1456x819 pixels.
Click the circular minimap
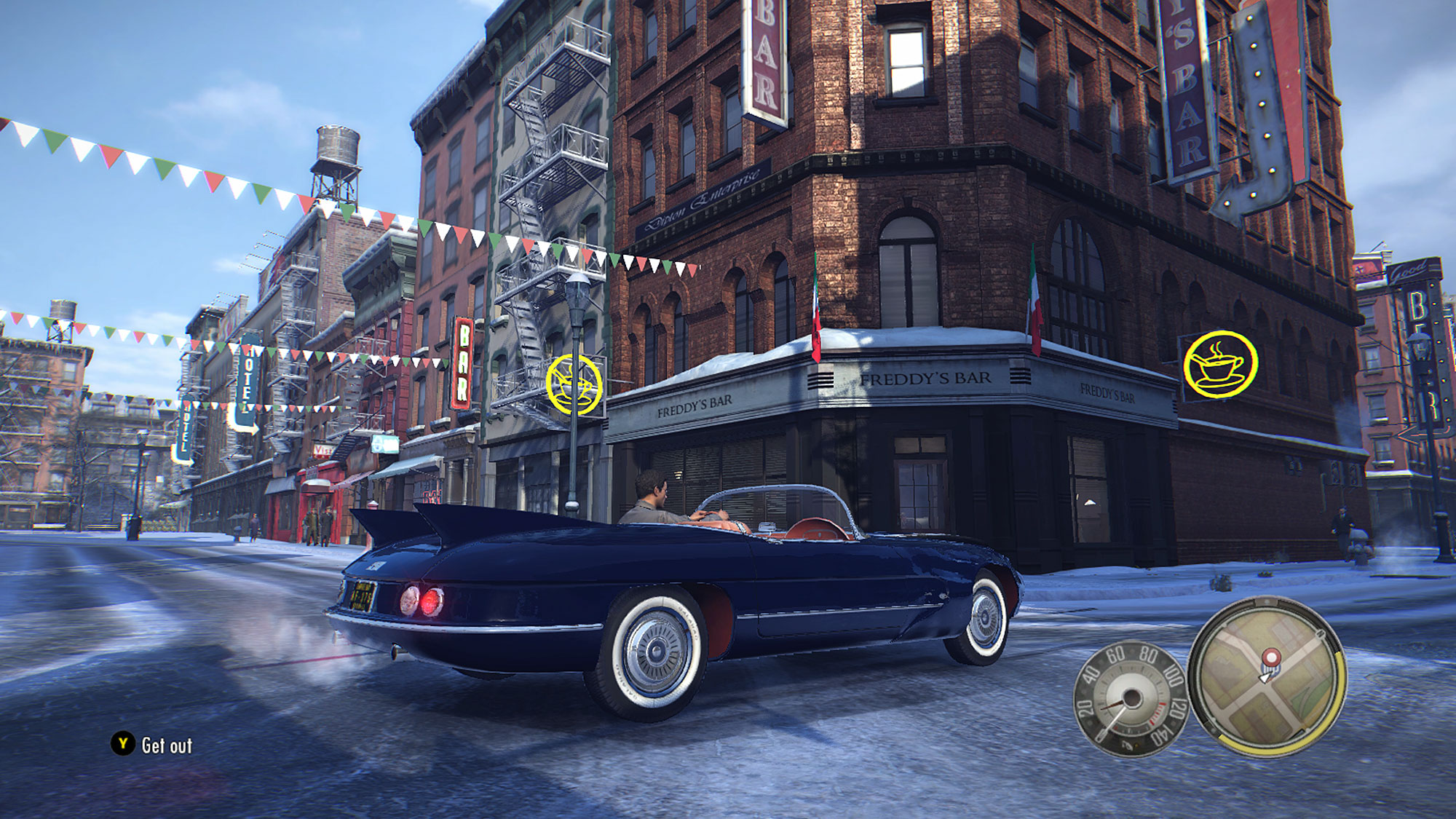[1267, 677]
